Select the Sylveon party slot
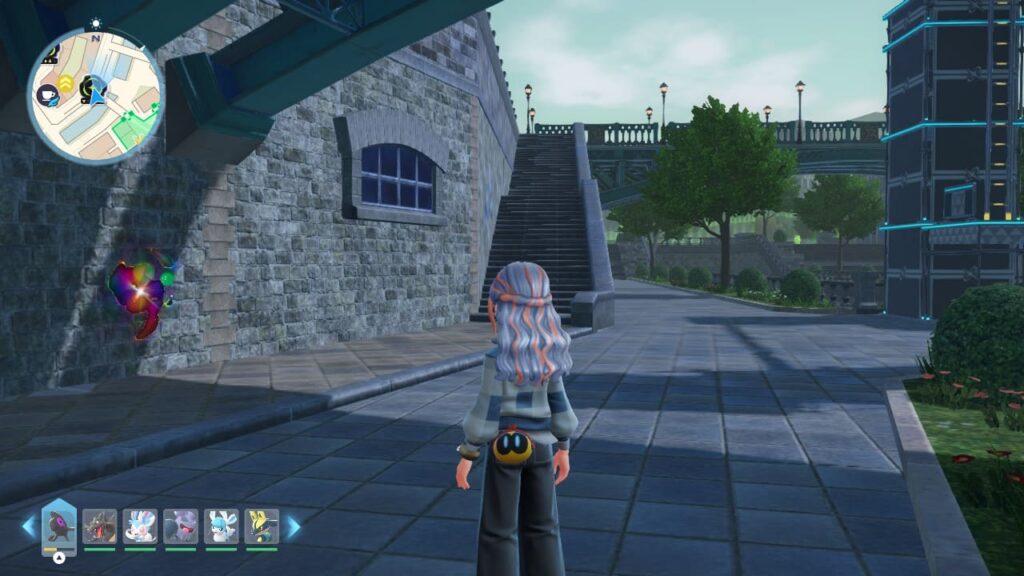This screenshot has width=1024, height=576. (140, 526)
